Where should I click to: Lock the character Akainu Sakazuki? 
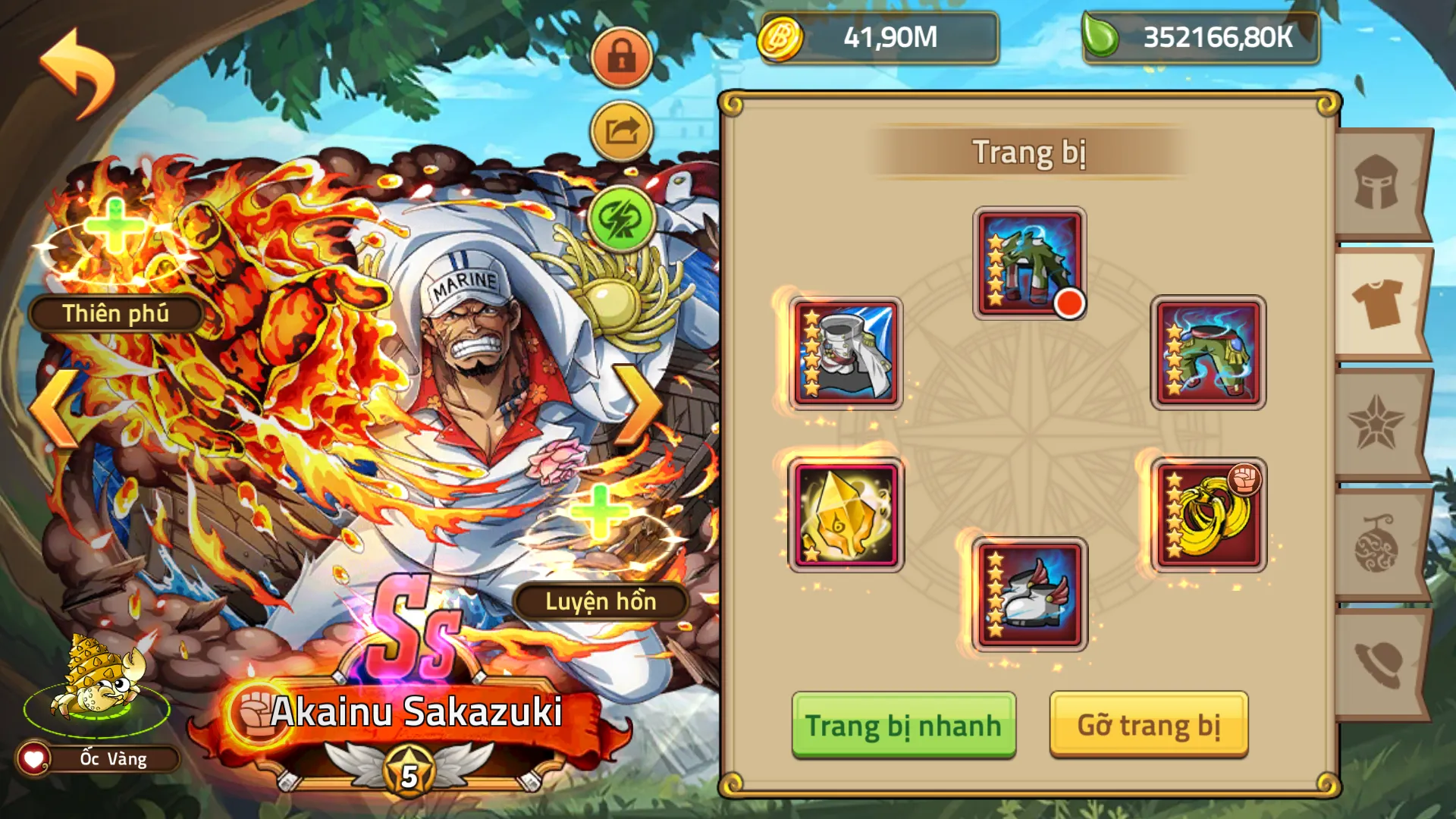click(621, 56)
